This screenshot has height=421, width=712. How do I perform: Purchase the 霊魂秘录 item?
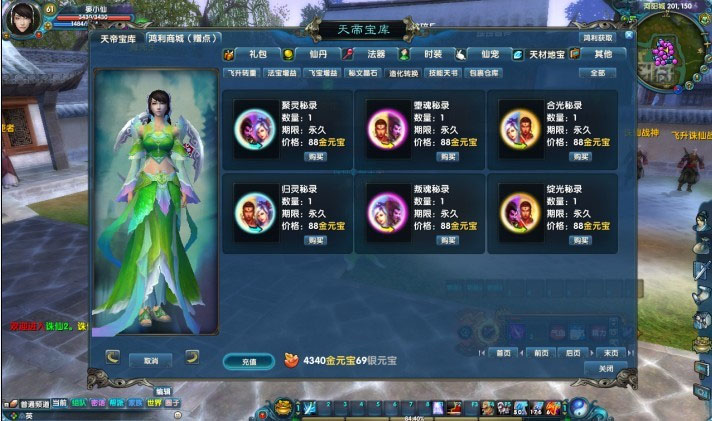coord(448,156)
